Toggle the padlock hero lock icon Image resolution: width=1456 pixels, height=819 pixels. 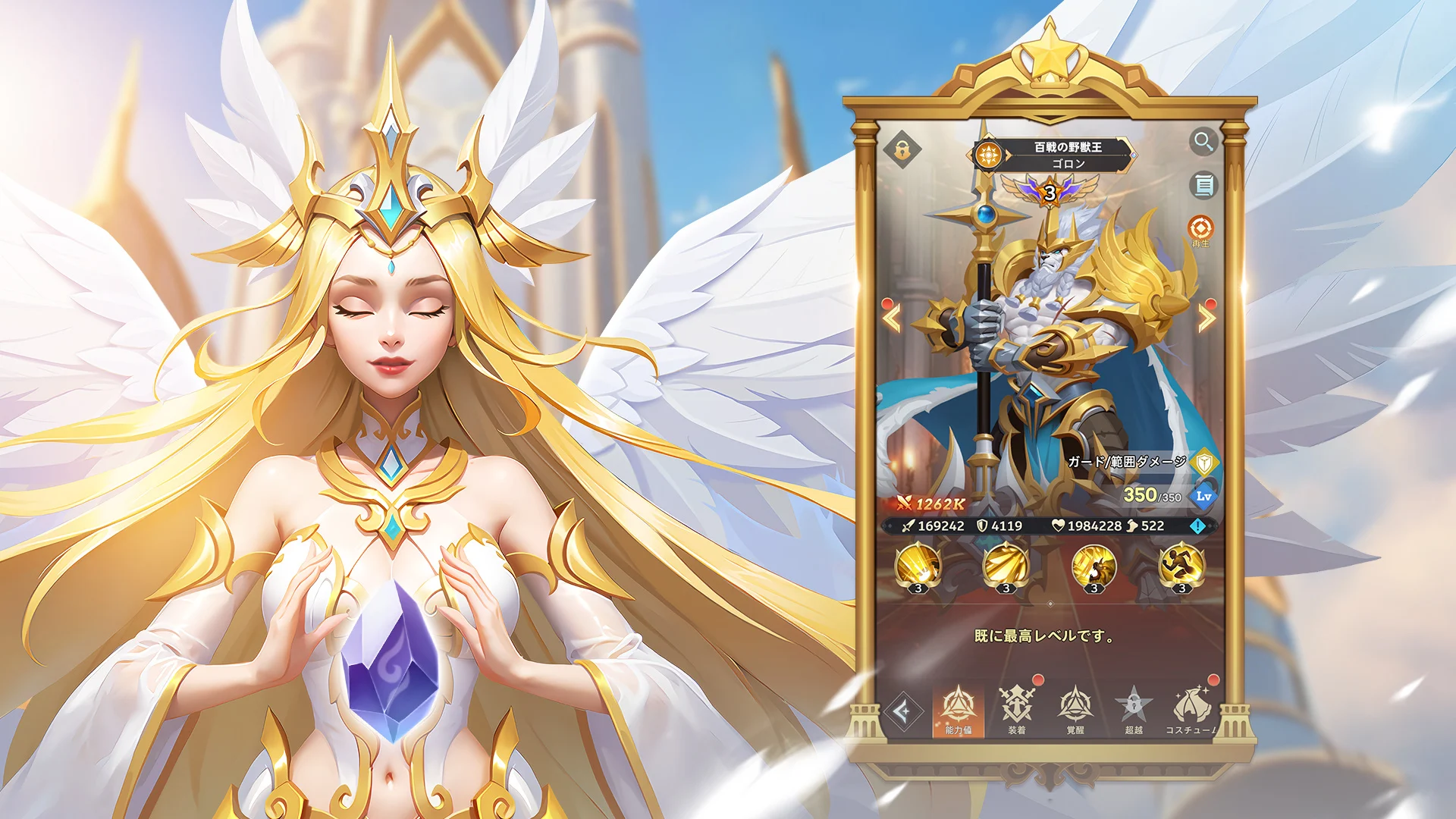[902, 149]
